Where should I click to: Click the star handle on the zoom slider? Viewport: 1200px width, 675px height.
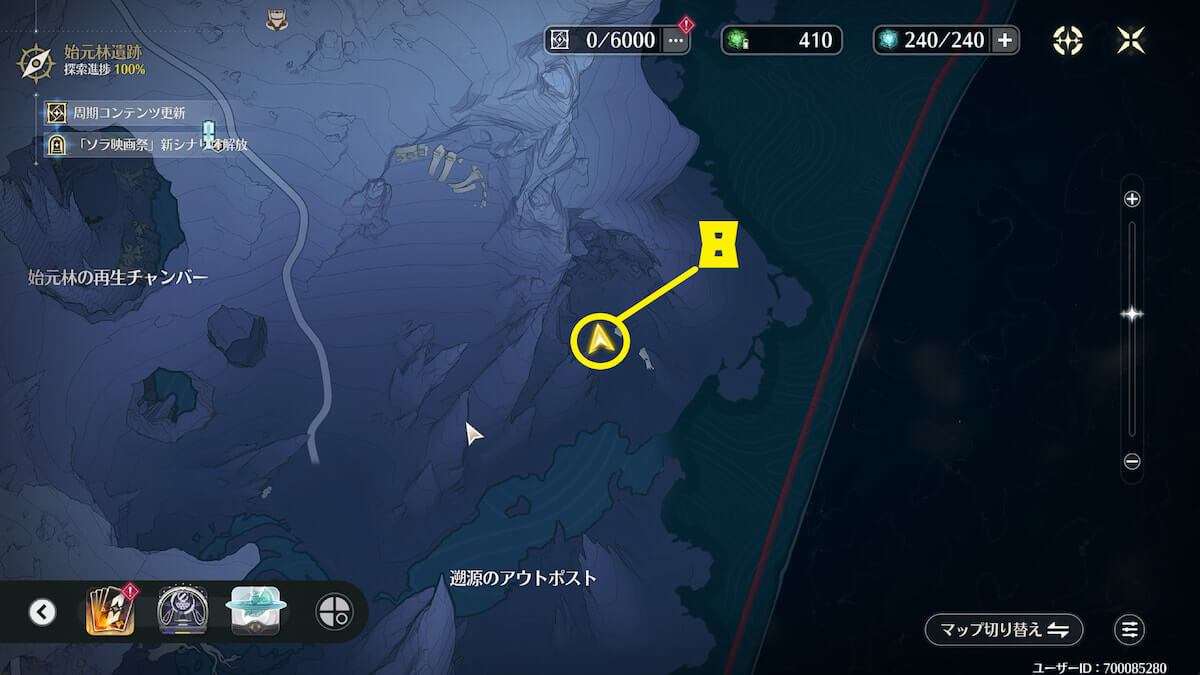click(1132, 314)
